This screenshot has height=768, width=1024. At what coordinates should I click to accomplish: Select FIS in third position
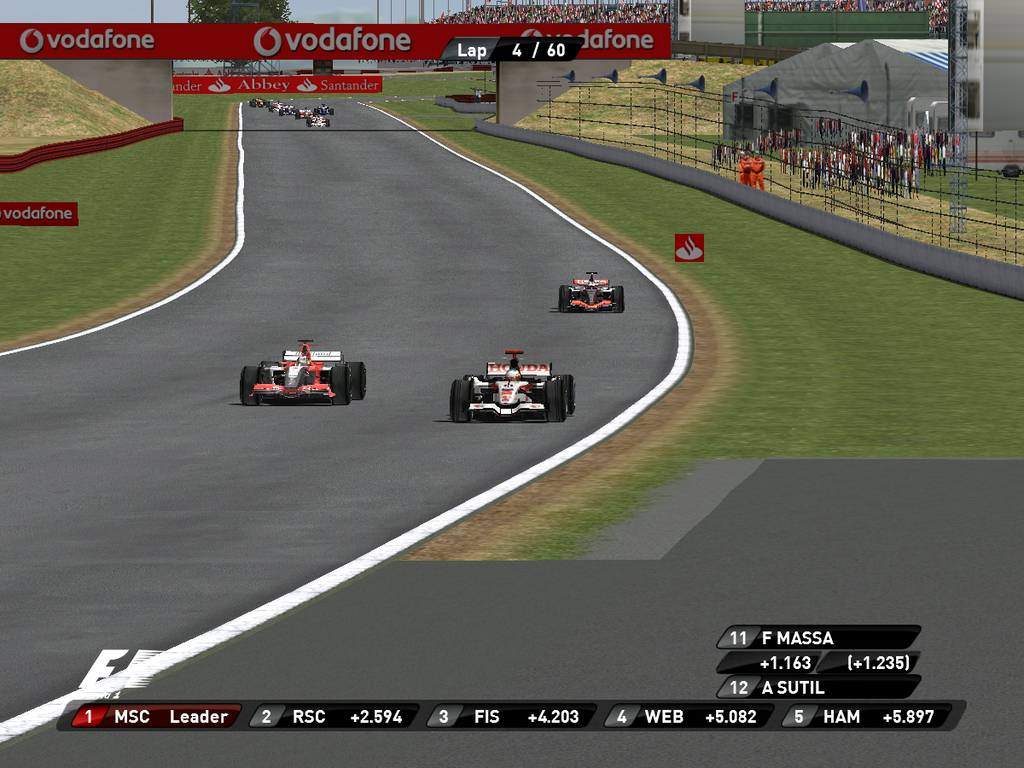click(x=511, y=716)
